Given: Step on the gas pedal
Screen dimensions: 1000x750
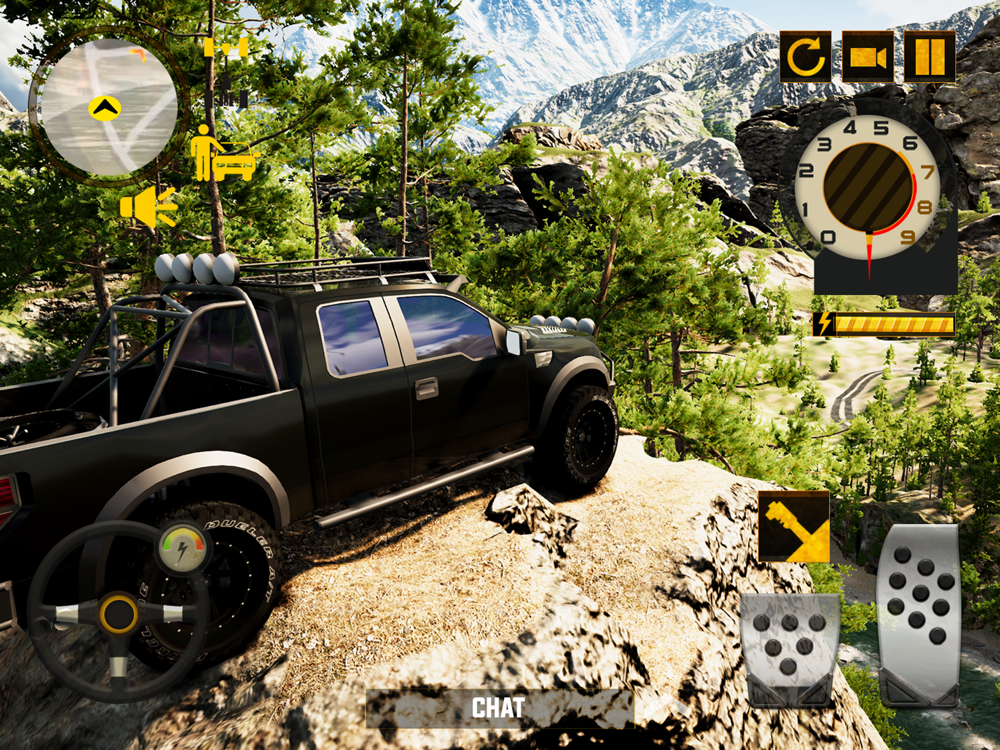Looking at the screenshot, I should click(919, 614).
